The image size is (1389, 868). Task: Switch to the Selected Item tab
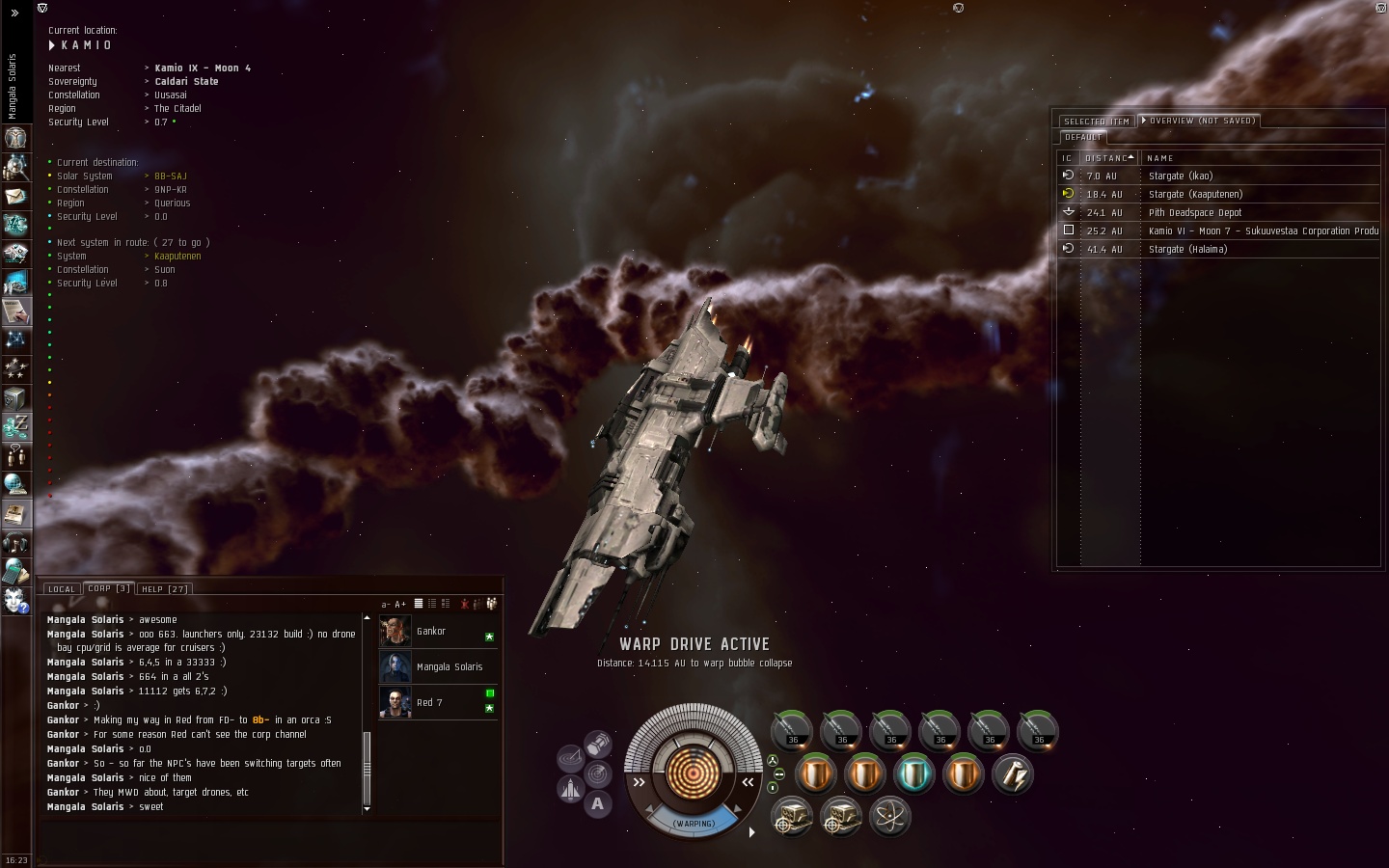1096,122
